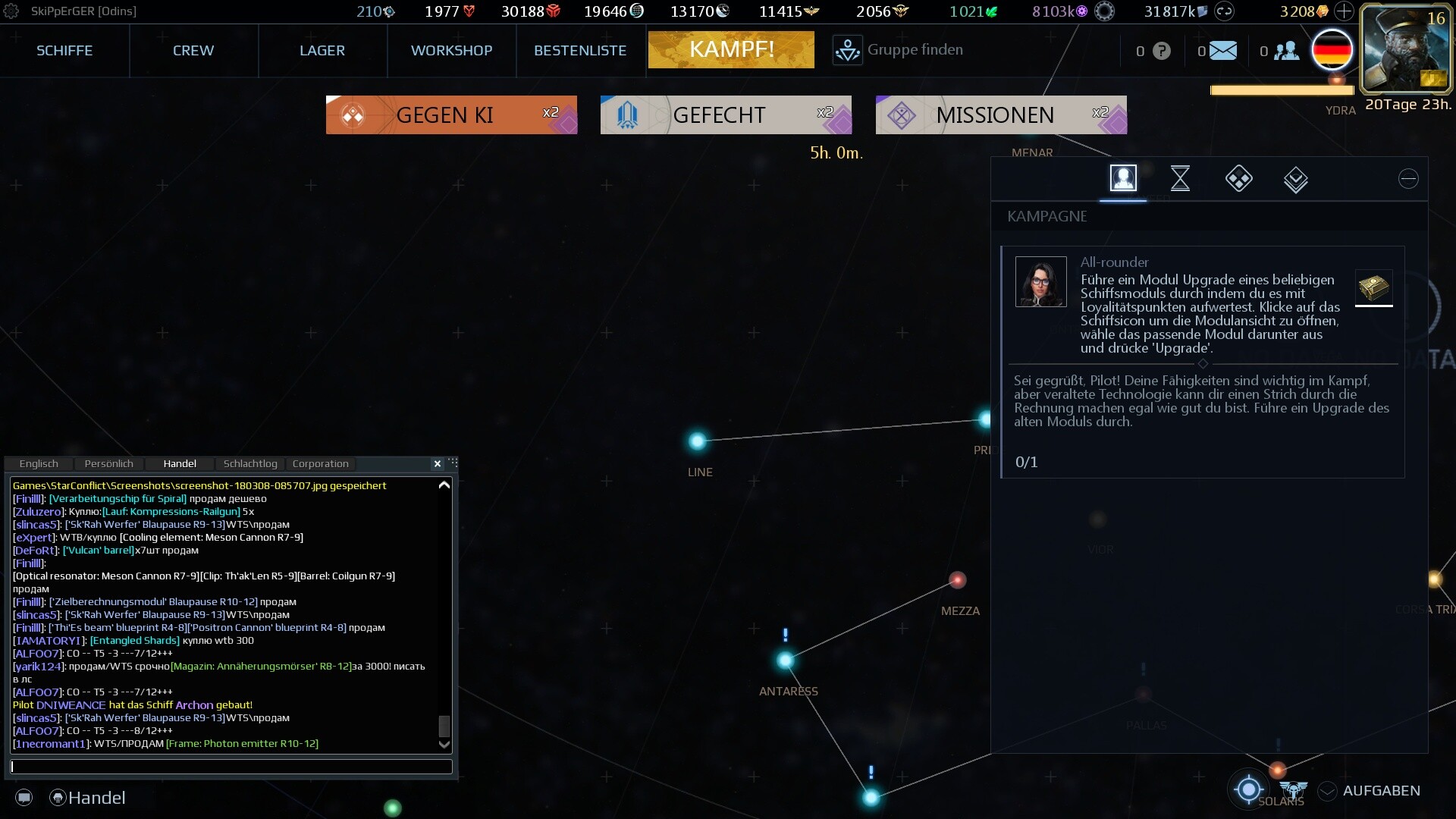Switch to the Schlachtlog chat tab

pos(250,463)
